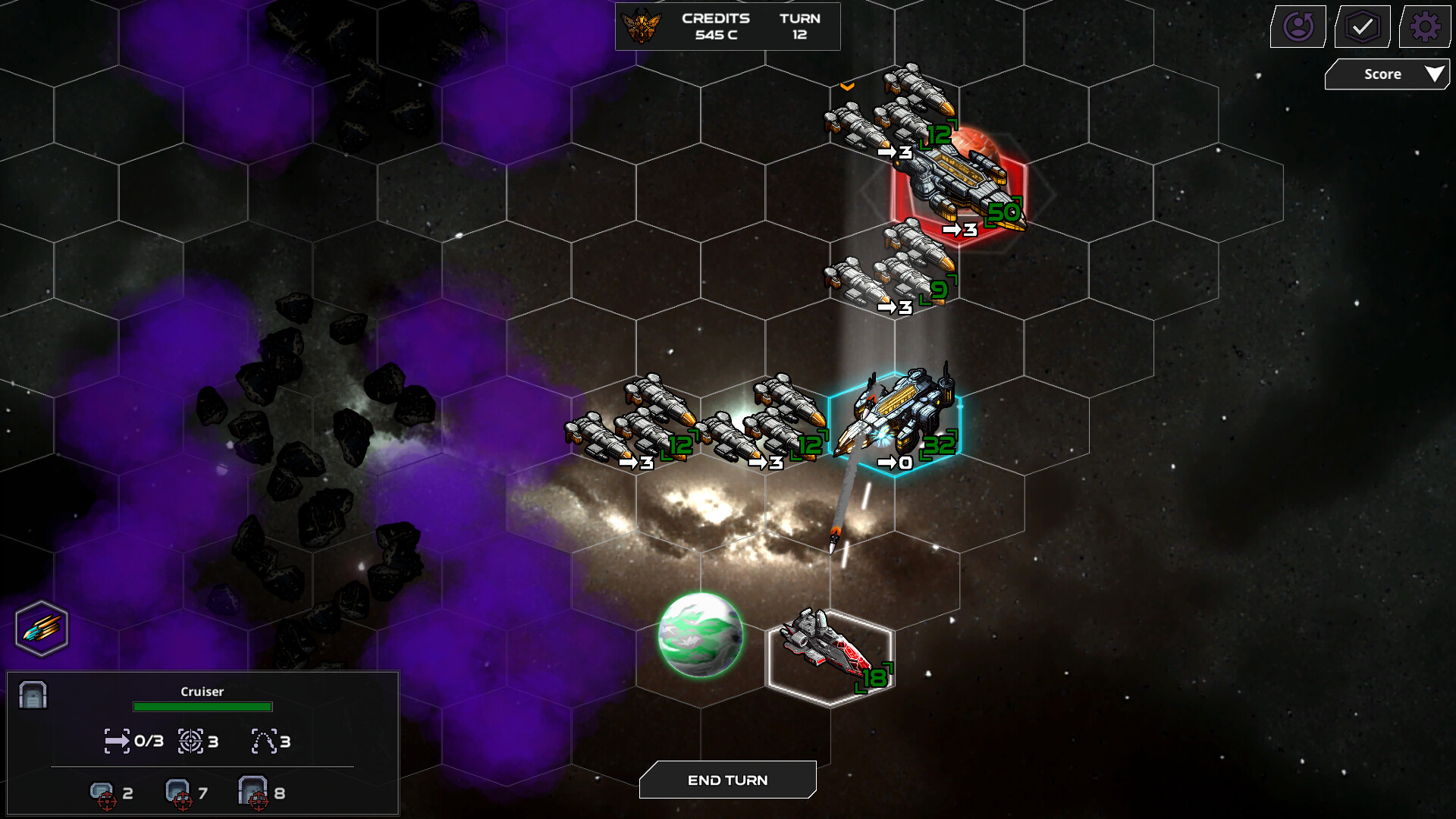Click the END TURN button
The image size is (1456, 819).
pos(727,780)
